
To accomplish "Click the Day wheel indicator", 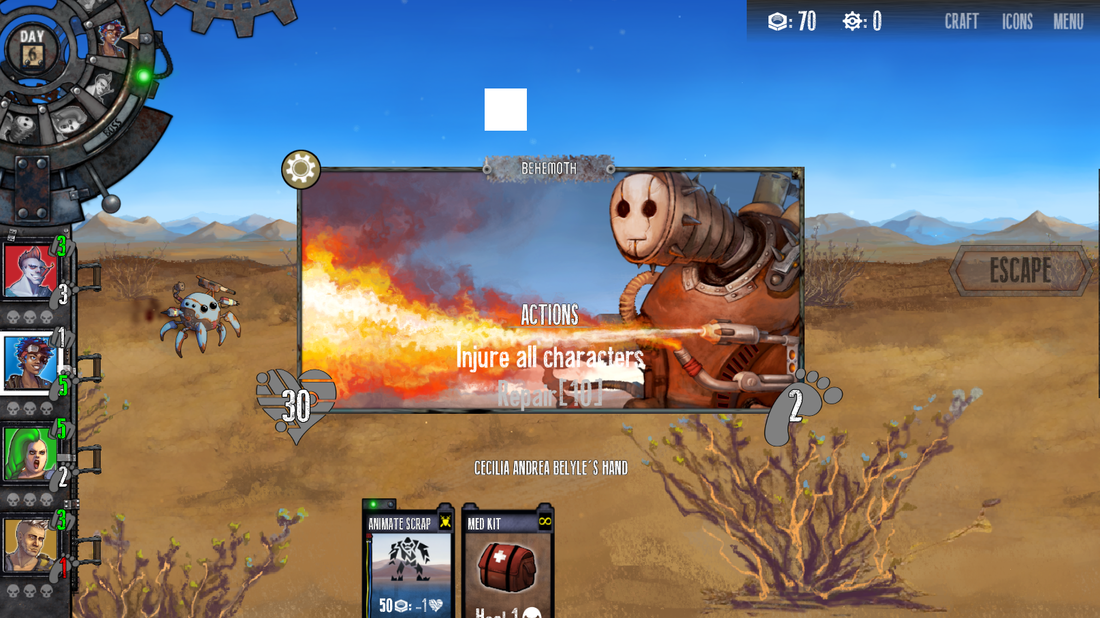I will pyautogui.click(x=32, y=48).
